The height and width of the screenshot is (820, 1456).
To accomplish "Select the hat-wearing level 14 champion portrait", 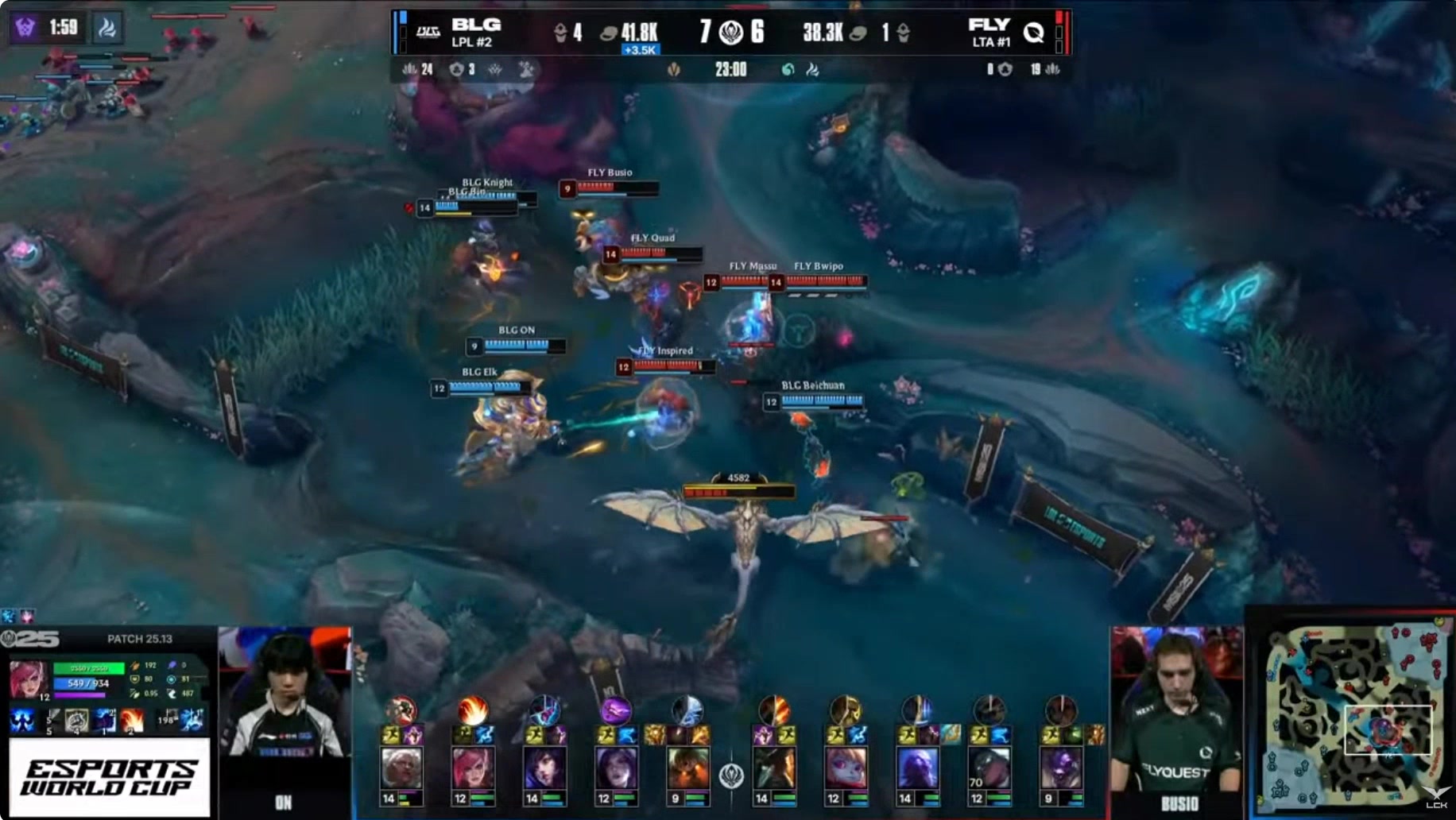I will pos(774,769).
